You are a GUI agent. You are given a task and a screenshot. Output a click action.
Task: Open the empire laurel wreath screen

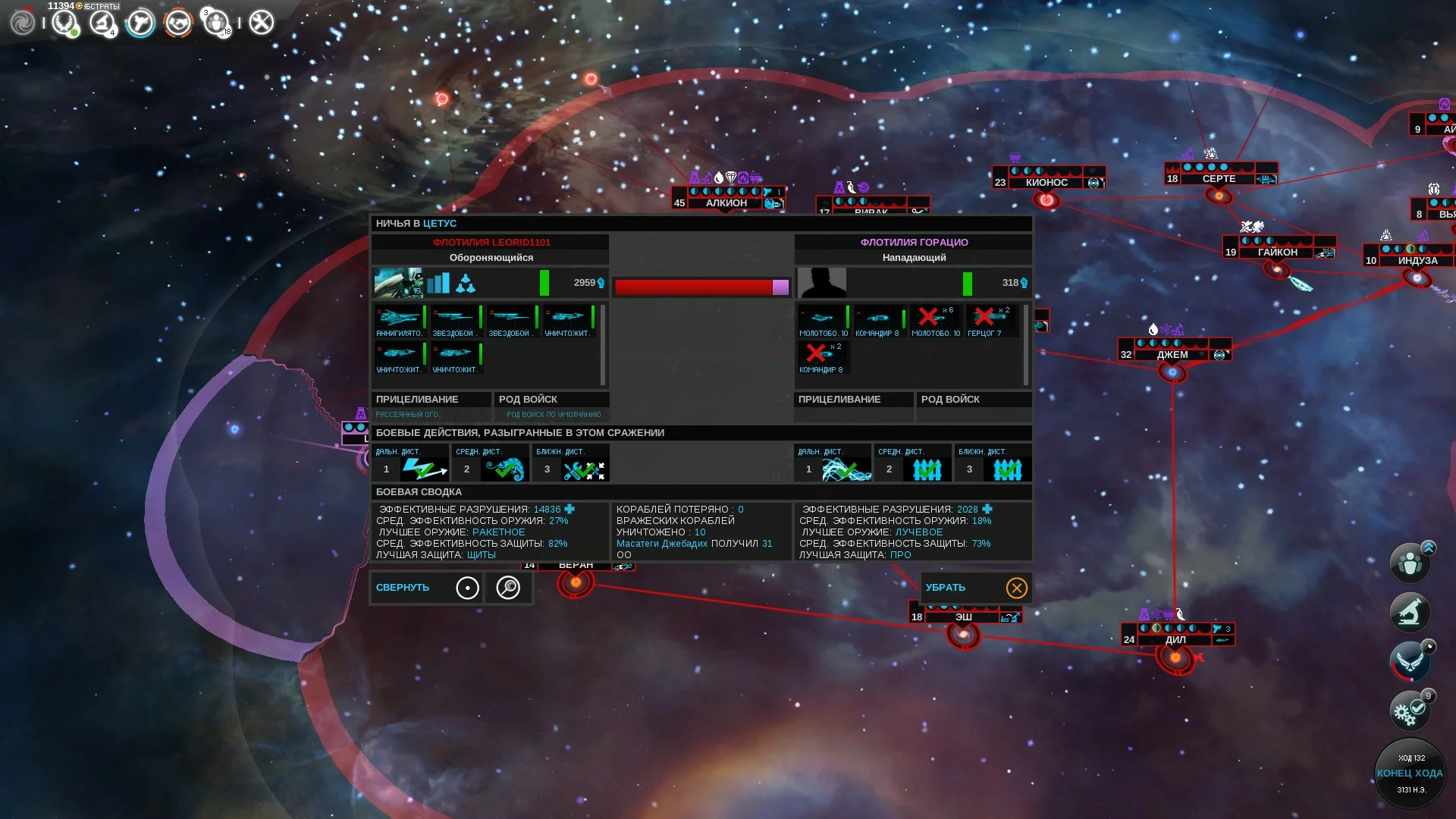click(65, 23)
